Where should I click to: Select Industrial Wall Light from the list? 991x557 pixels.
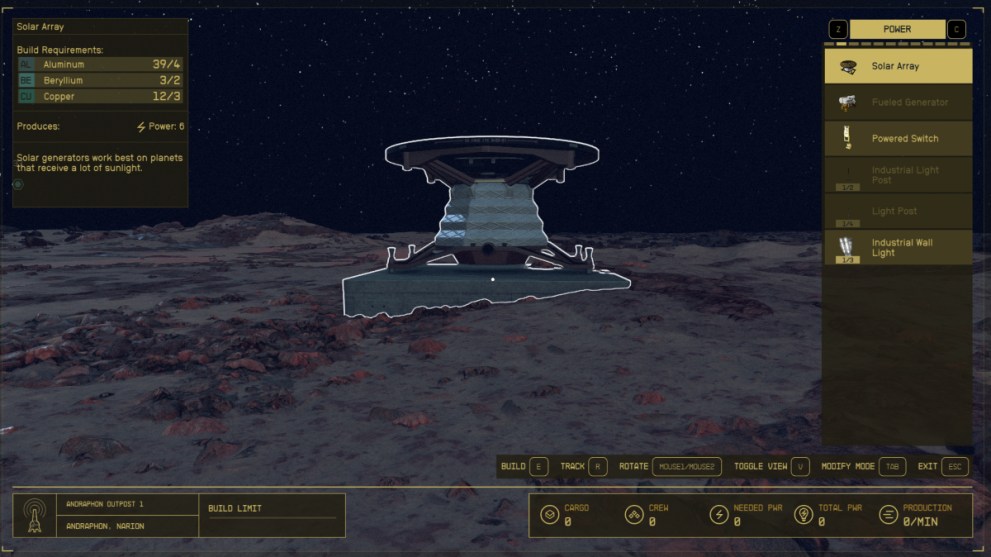pos(897,247)
